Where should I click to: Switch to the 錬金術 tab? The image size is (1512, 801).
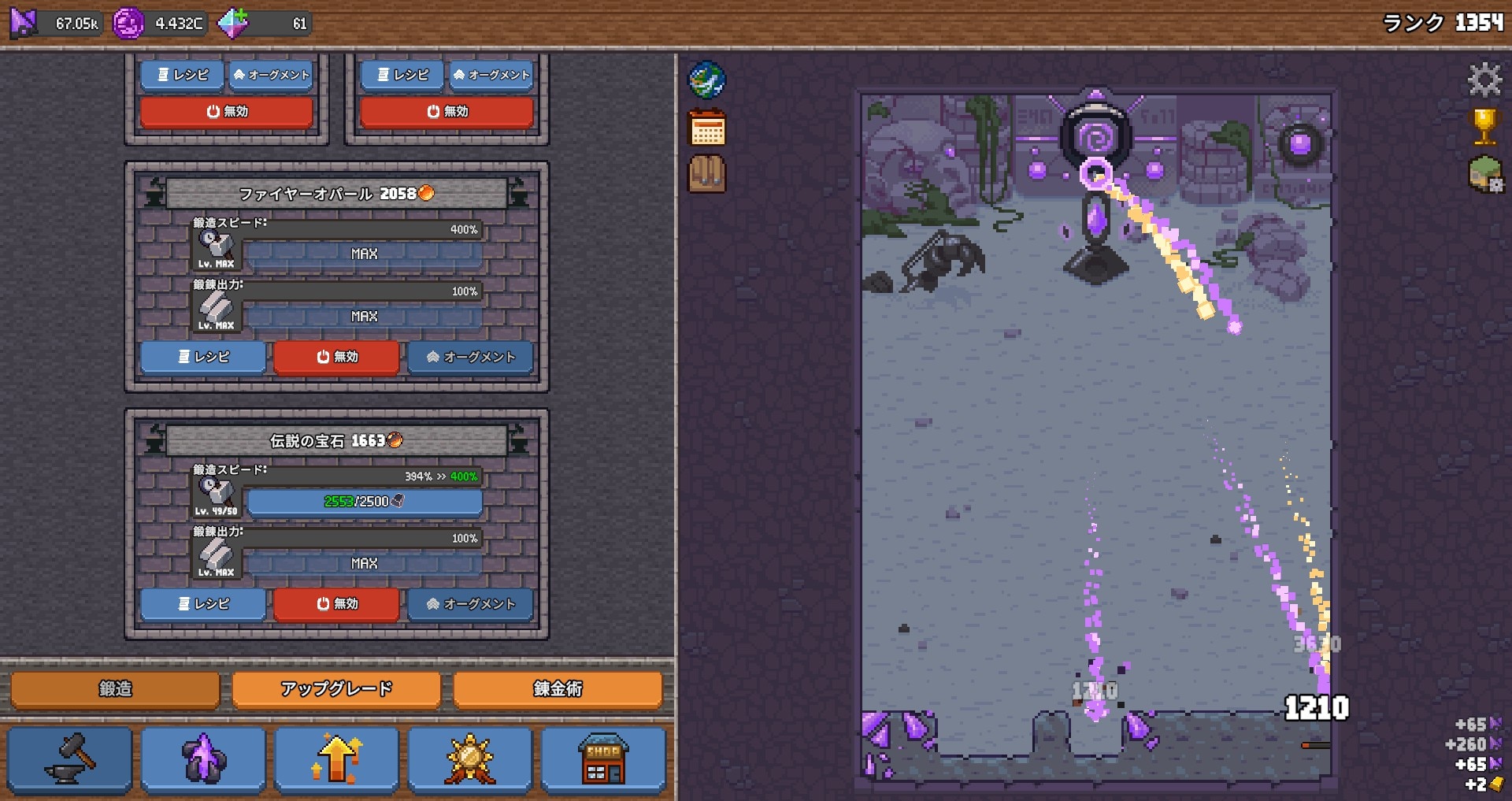(x=557, y=688)
